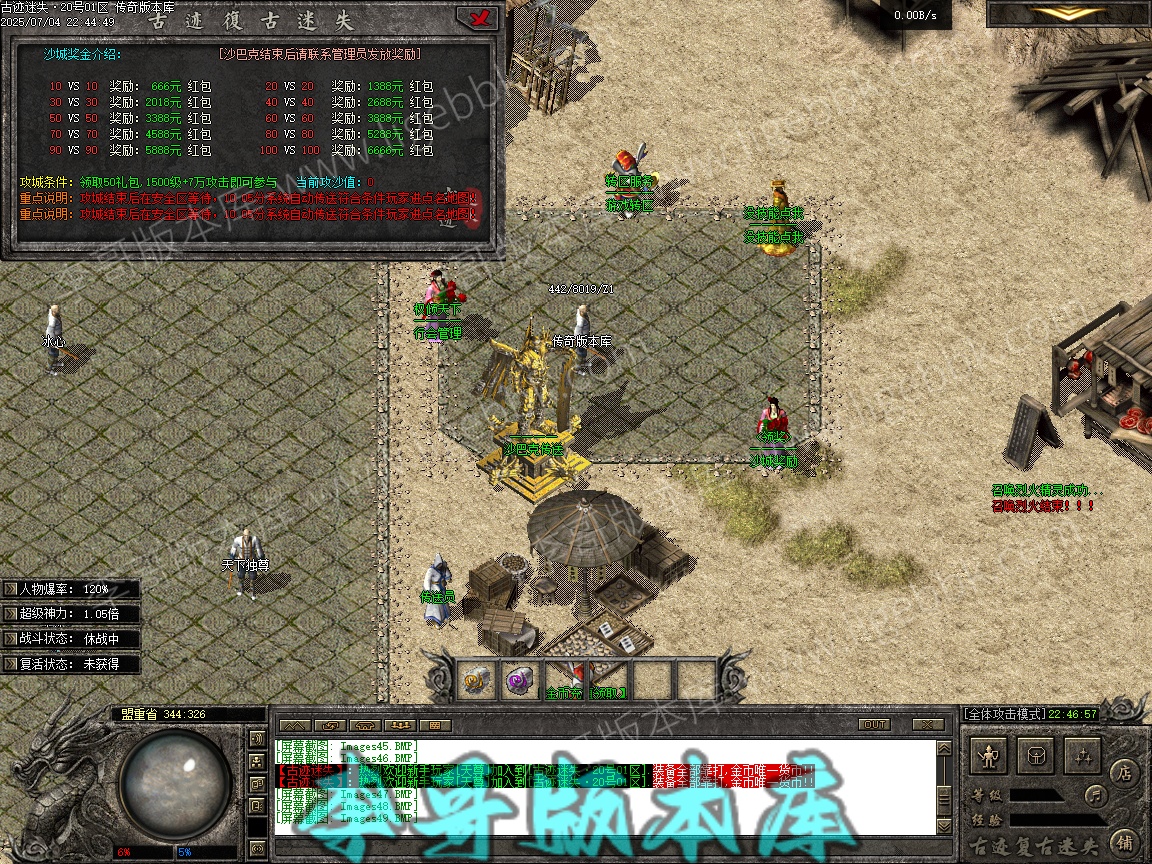Select the purple scroll hotbar item

(519, 680)
